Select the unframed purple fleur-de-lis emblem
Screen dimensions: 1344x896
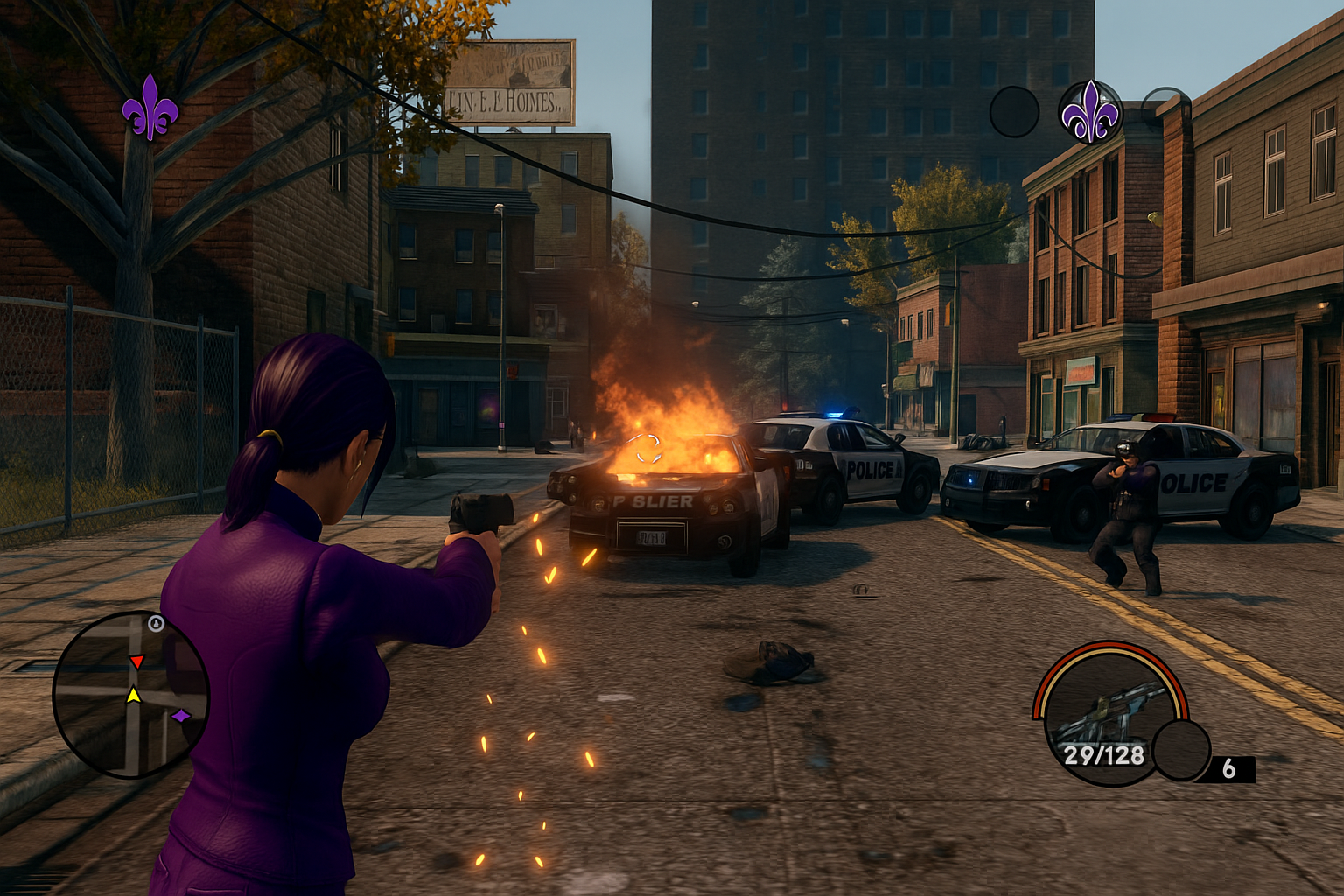(x=150, y=107)
